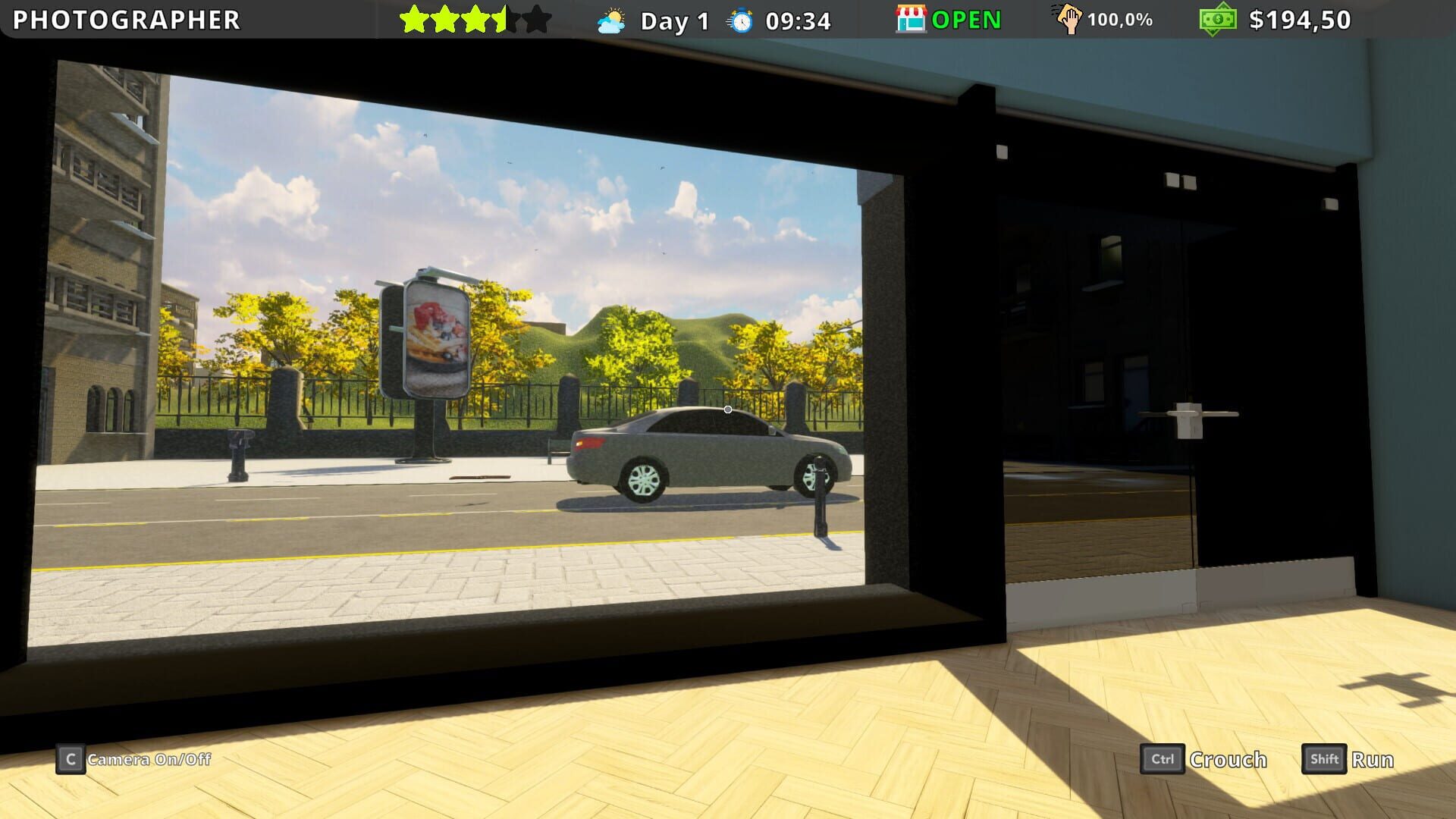Click the Day 1 label

(673, 19)
